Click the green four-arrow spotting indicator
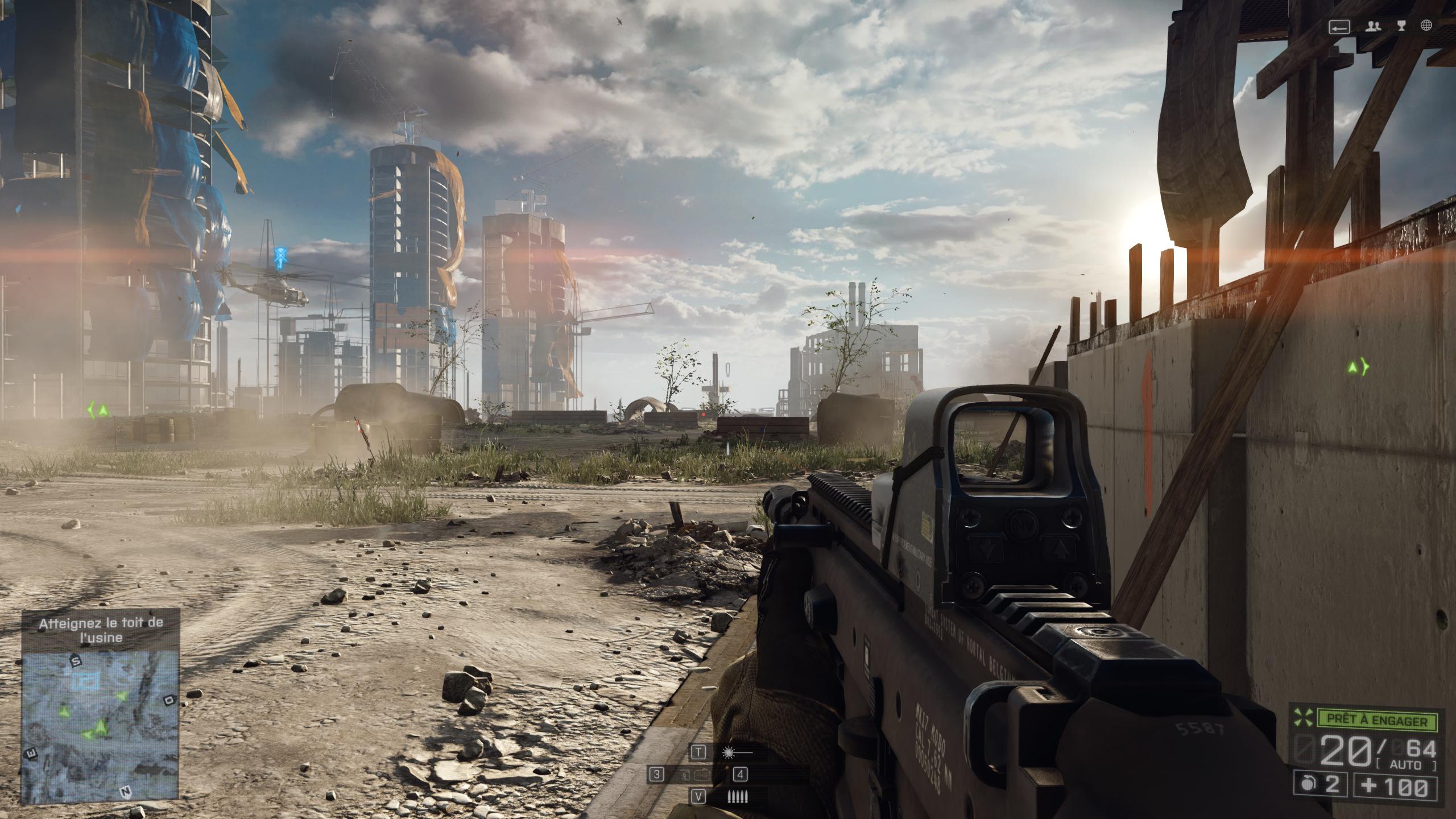 click(x=1302, y=717)
